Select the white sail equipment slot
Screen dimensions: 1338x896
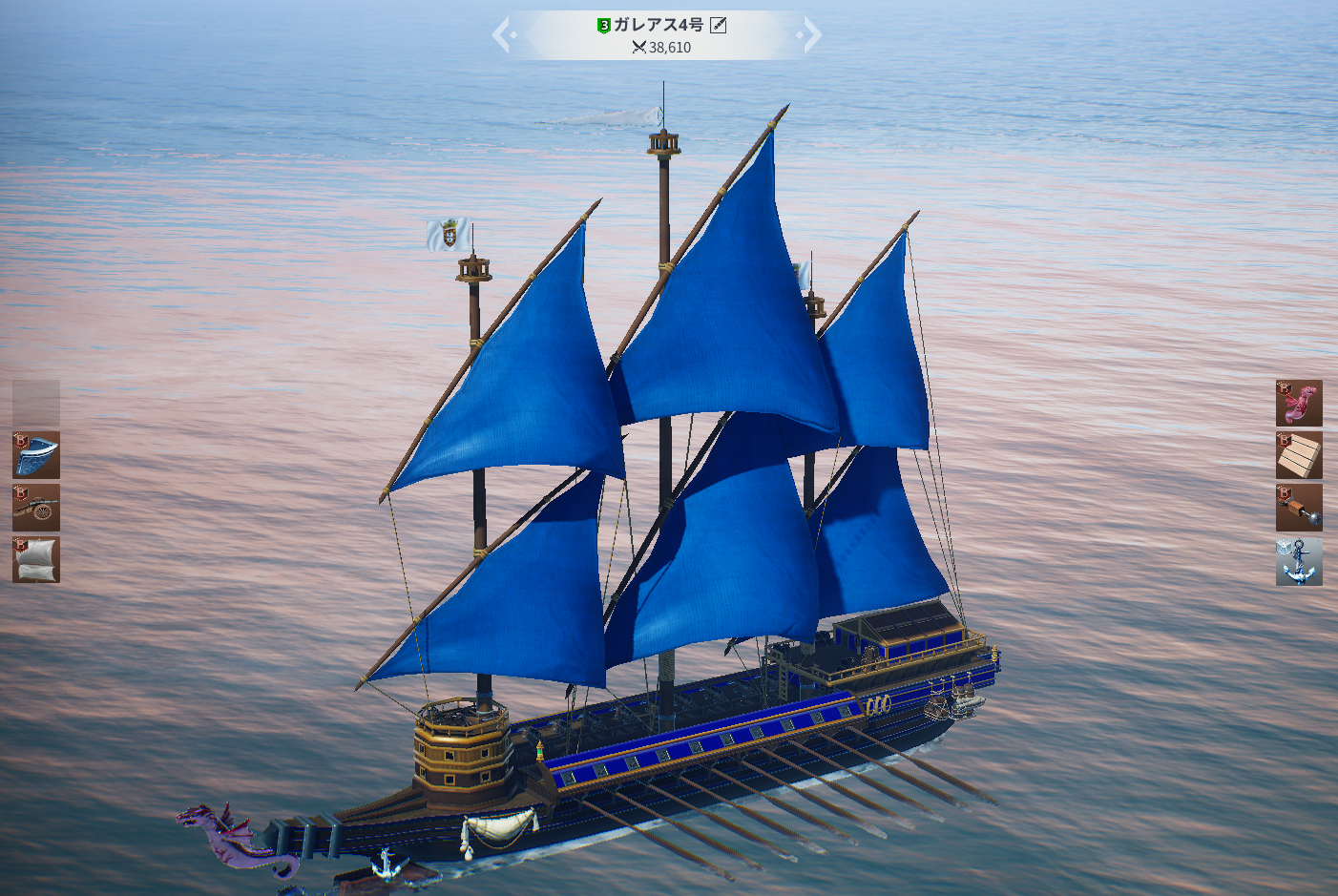pos(36,559)
